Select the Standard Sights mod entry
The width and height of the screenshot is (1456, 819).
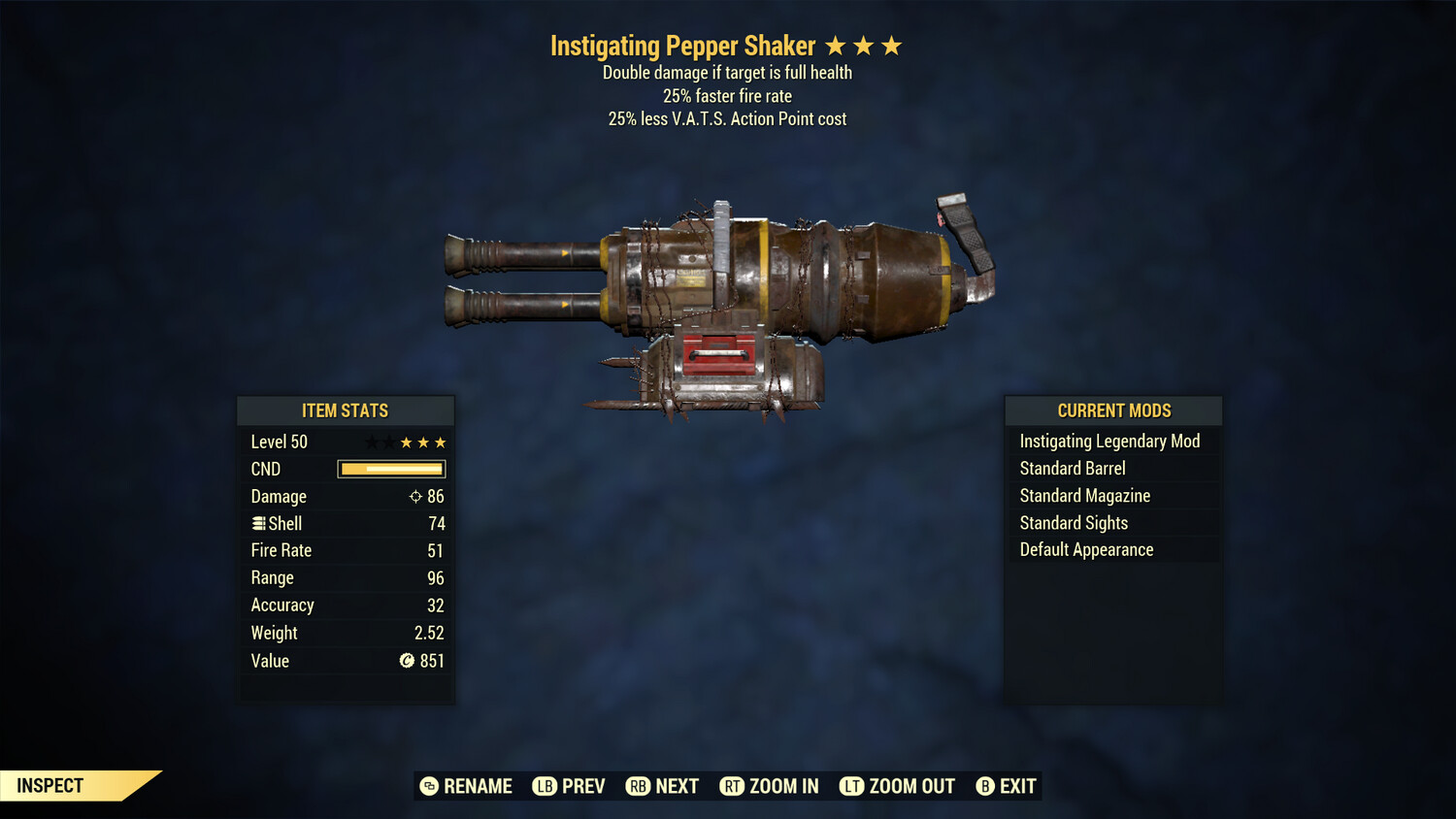click(1074, 522)
